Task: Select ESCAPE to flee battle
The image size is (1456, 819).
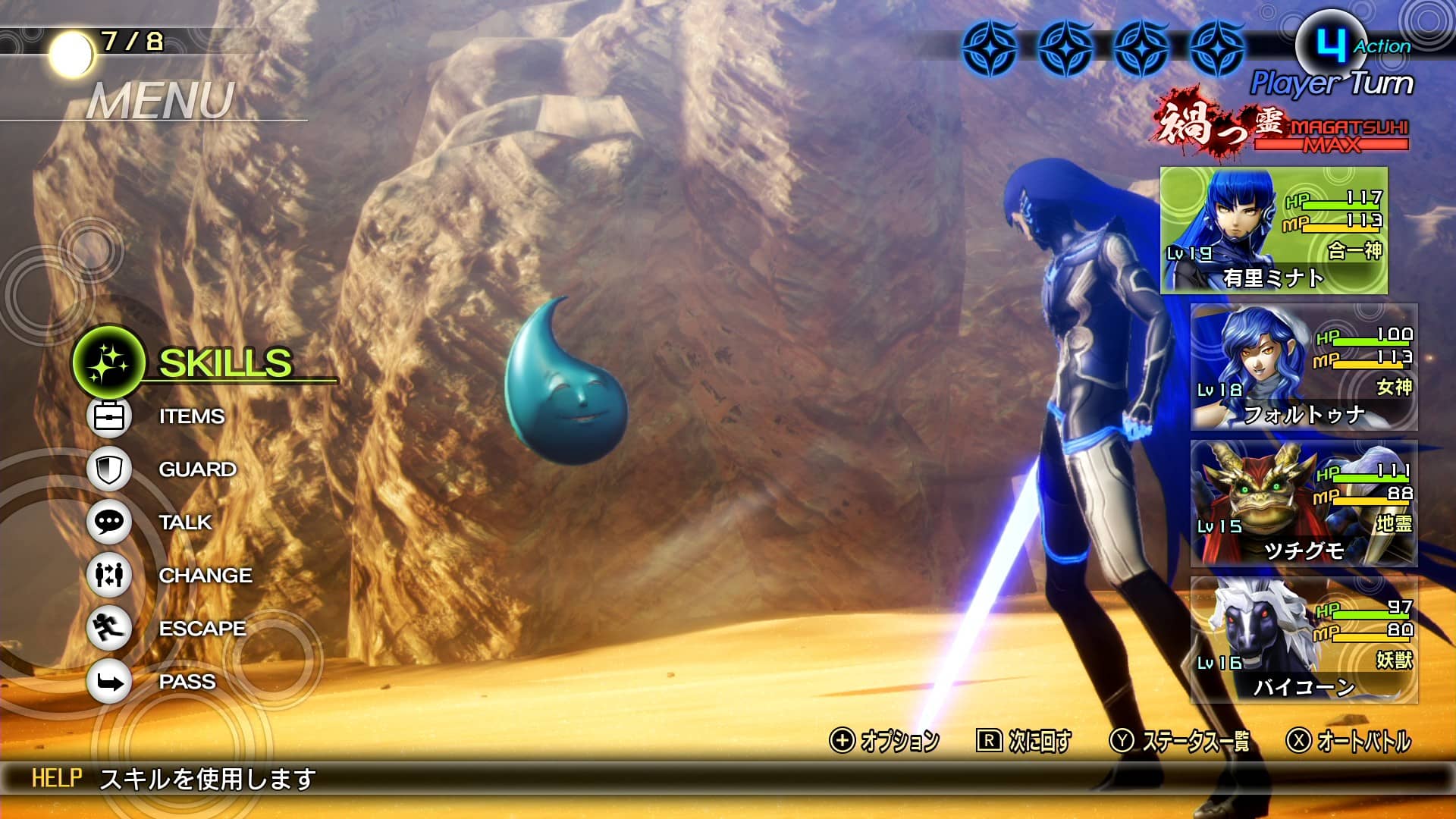Action: (x=202, y=629)
